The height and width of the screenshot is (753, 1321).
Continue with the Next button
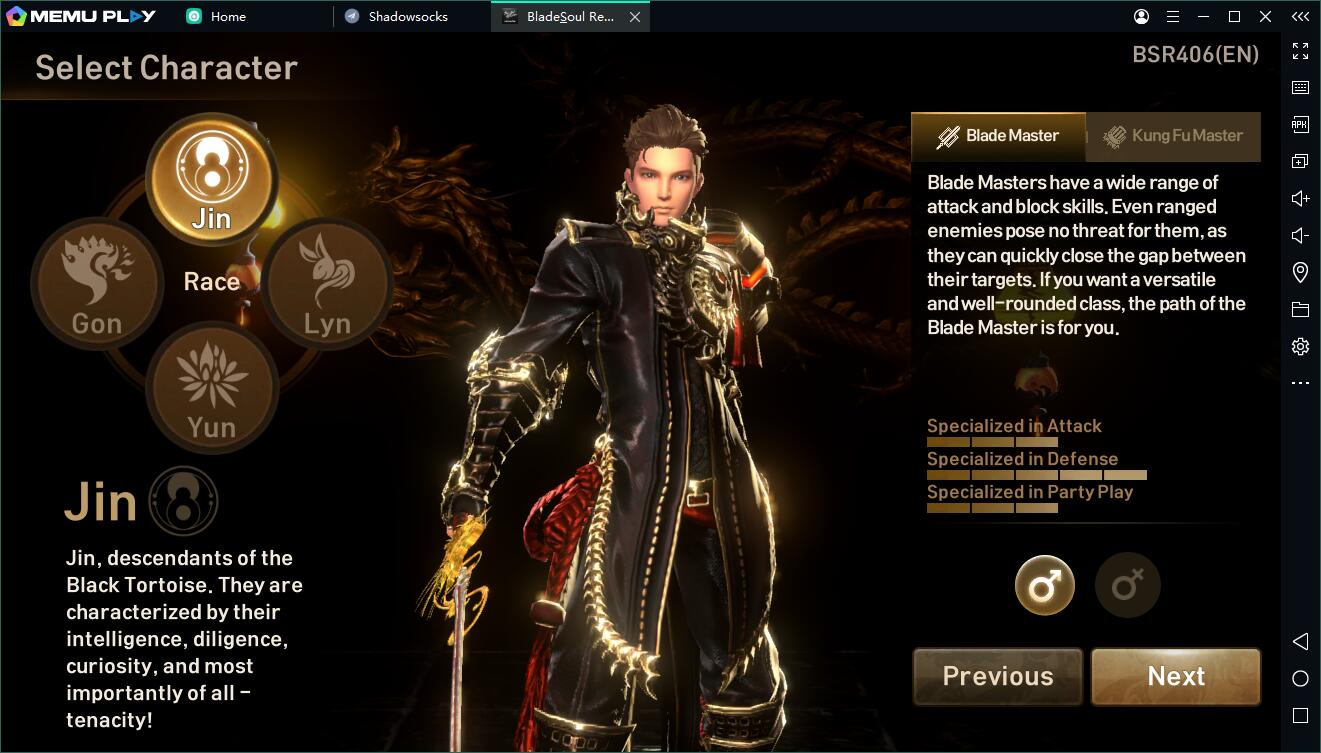point(1176,677)
